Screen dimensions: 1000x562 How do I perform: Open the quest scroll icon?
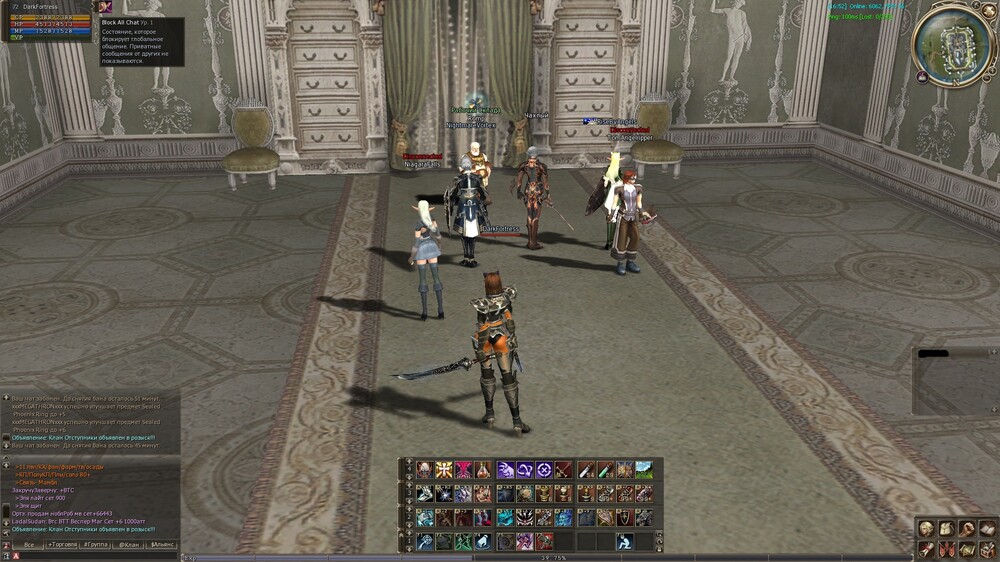926,549
